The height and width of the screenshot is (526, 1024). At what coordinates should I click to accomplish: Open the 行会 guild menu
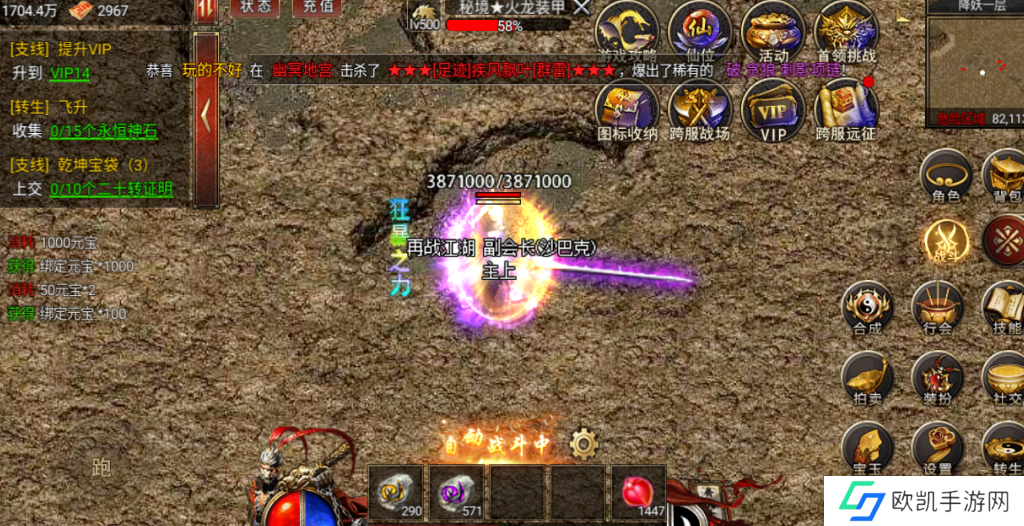pos(938,307)
